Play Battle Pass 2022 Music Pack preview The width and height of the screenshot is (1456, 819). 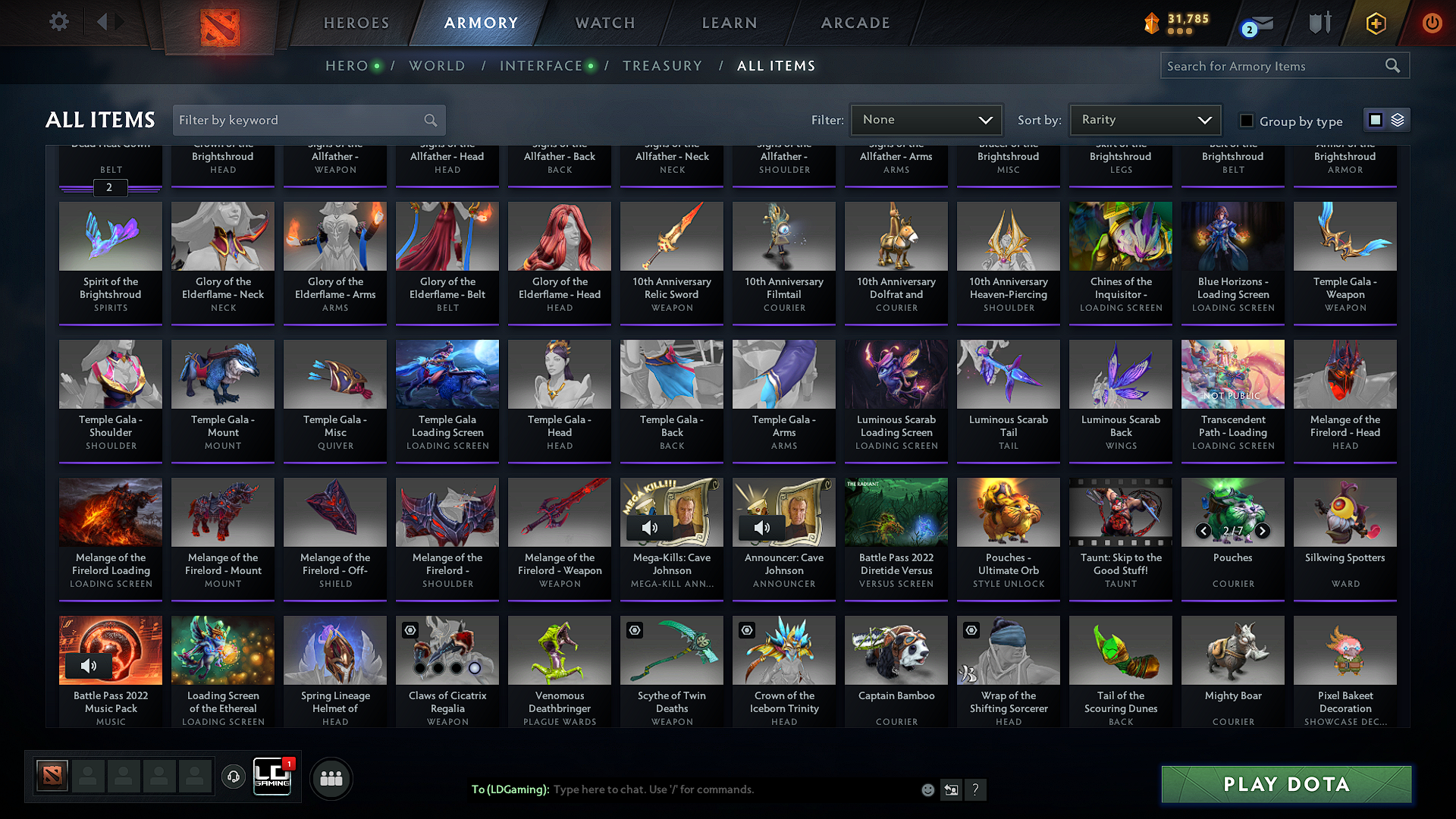(89, 666)
